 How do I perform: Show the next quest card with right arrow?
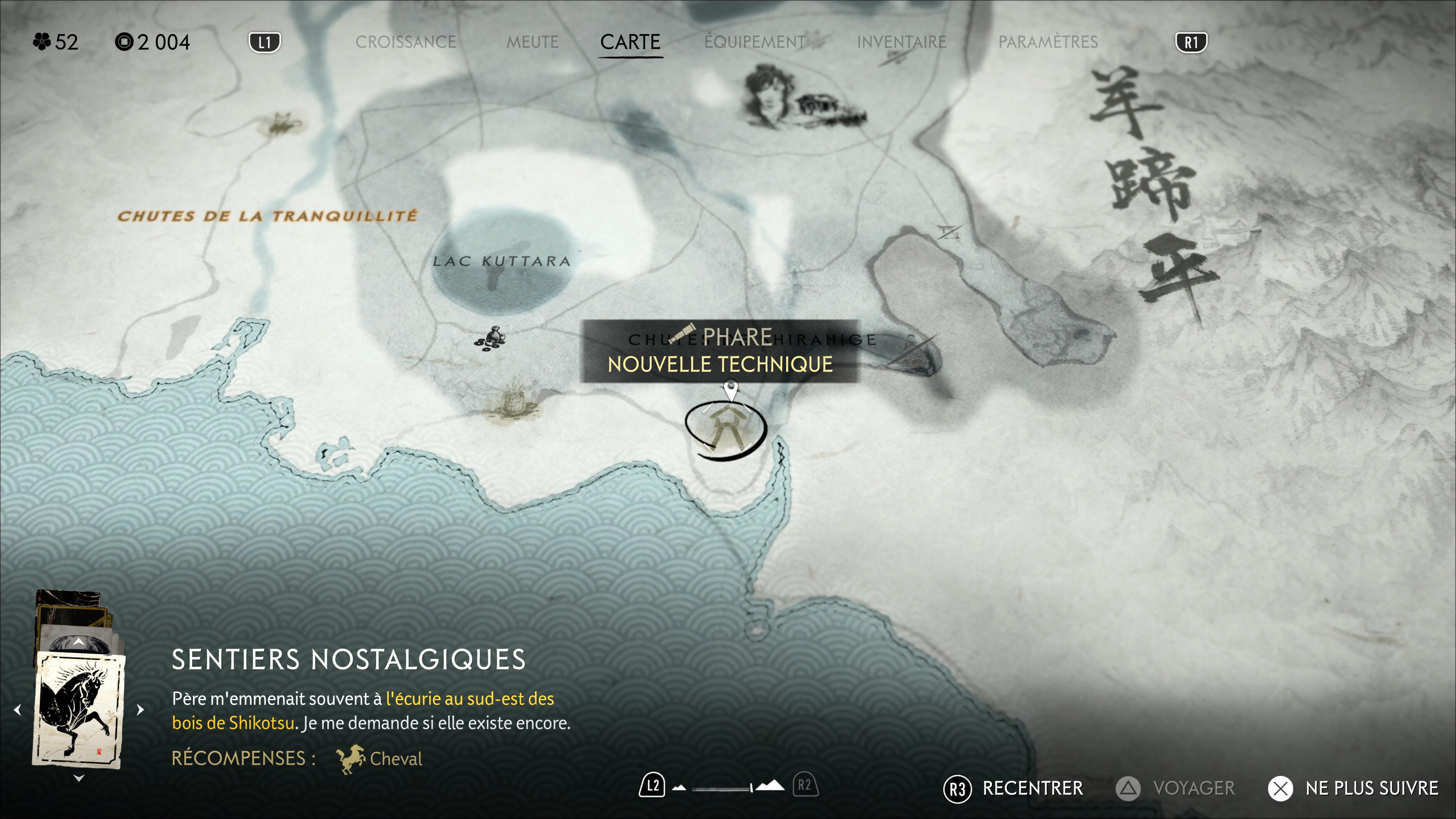tap(141, 709)
